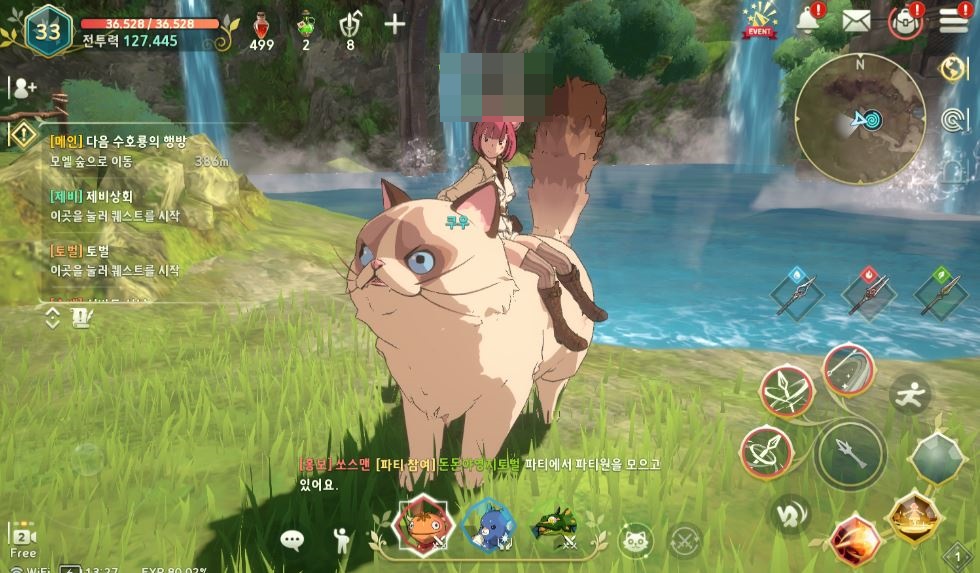
Task: Trigger the main spear attack button
Action: 849,454
